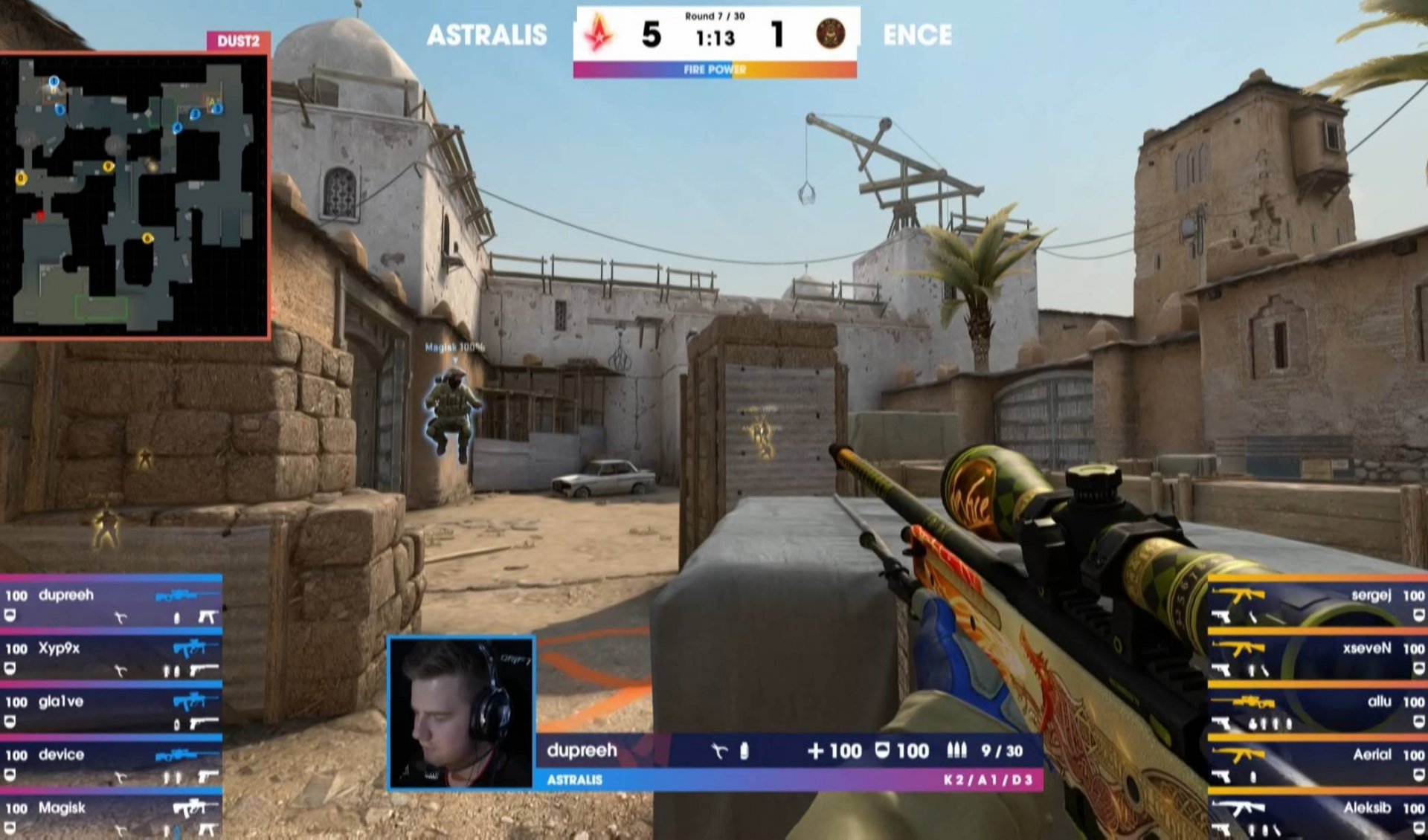Click the DUST2 map name label
Screen dimensions: 1428x840
point(238,41)
